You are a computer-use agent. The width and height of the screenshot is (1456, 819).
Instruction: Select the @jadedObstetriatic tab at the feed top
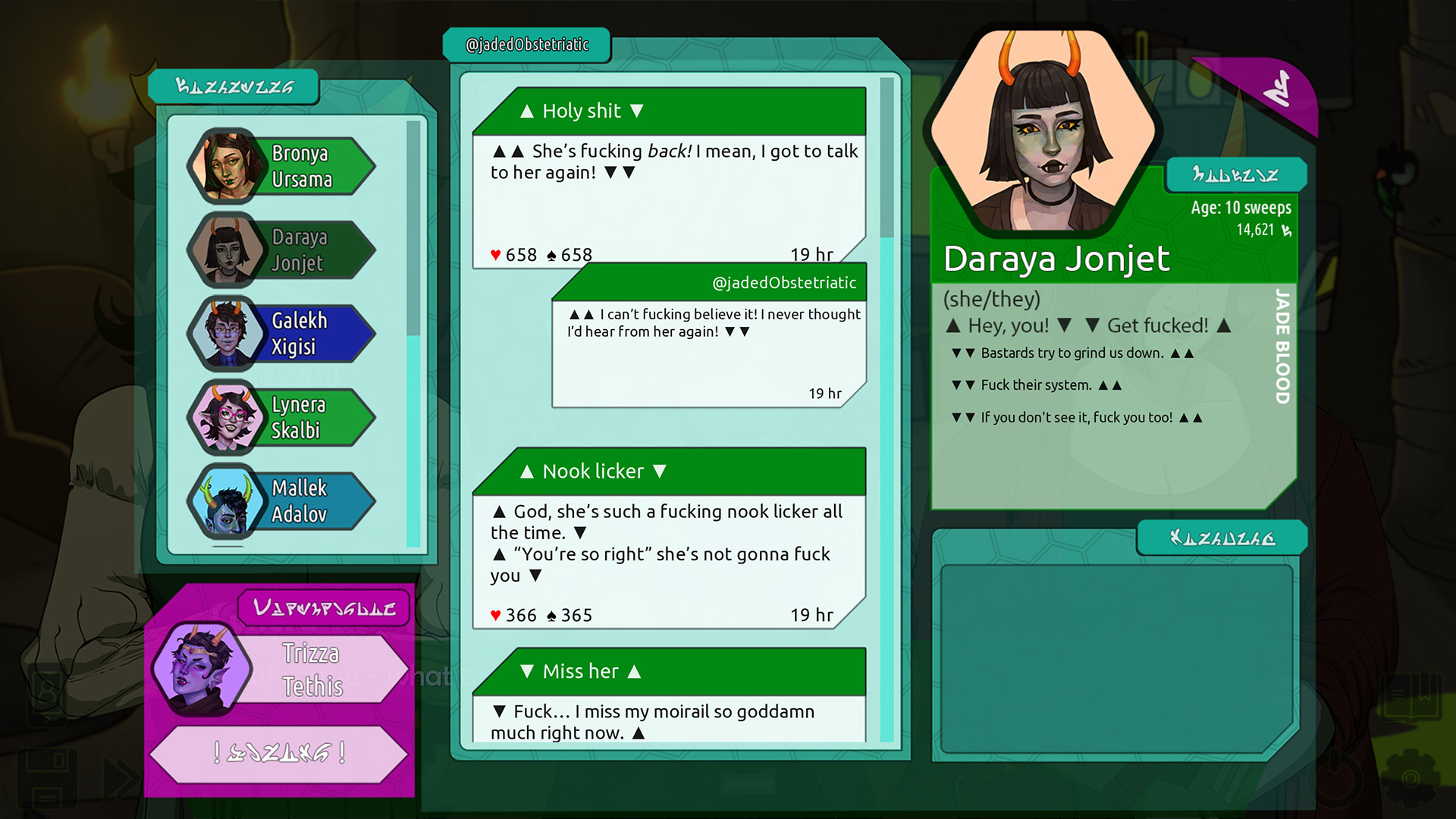click(x=528, y=44)
